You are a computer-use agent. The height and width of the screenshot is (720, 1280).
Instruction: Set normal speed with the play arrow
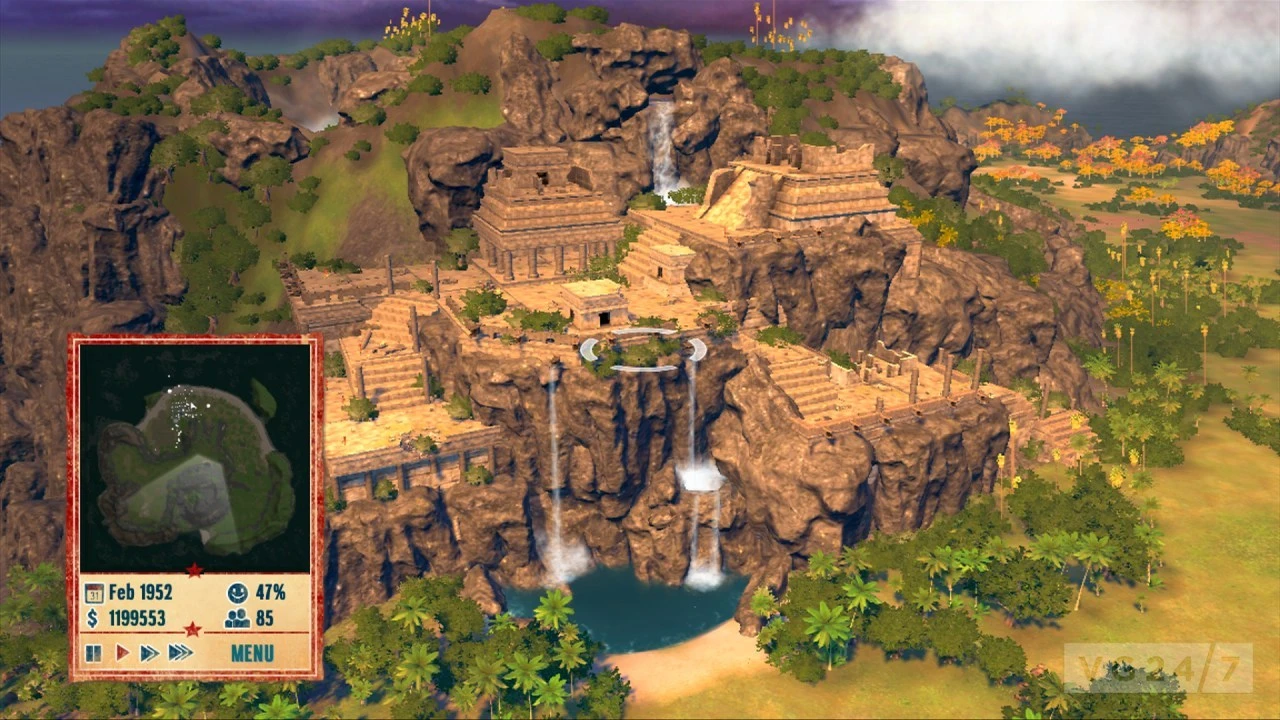(x=122, y=651)
